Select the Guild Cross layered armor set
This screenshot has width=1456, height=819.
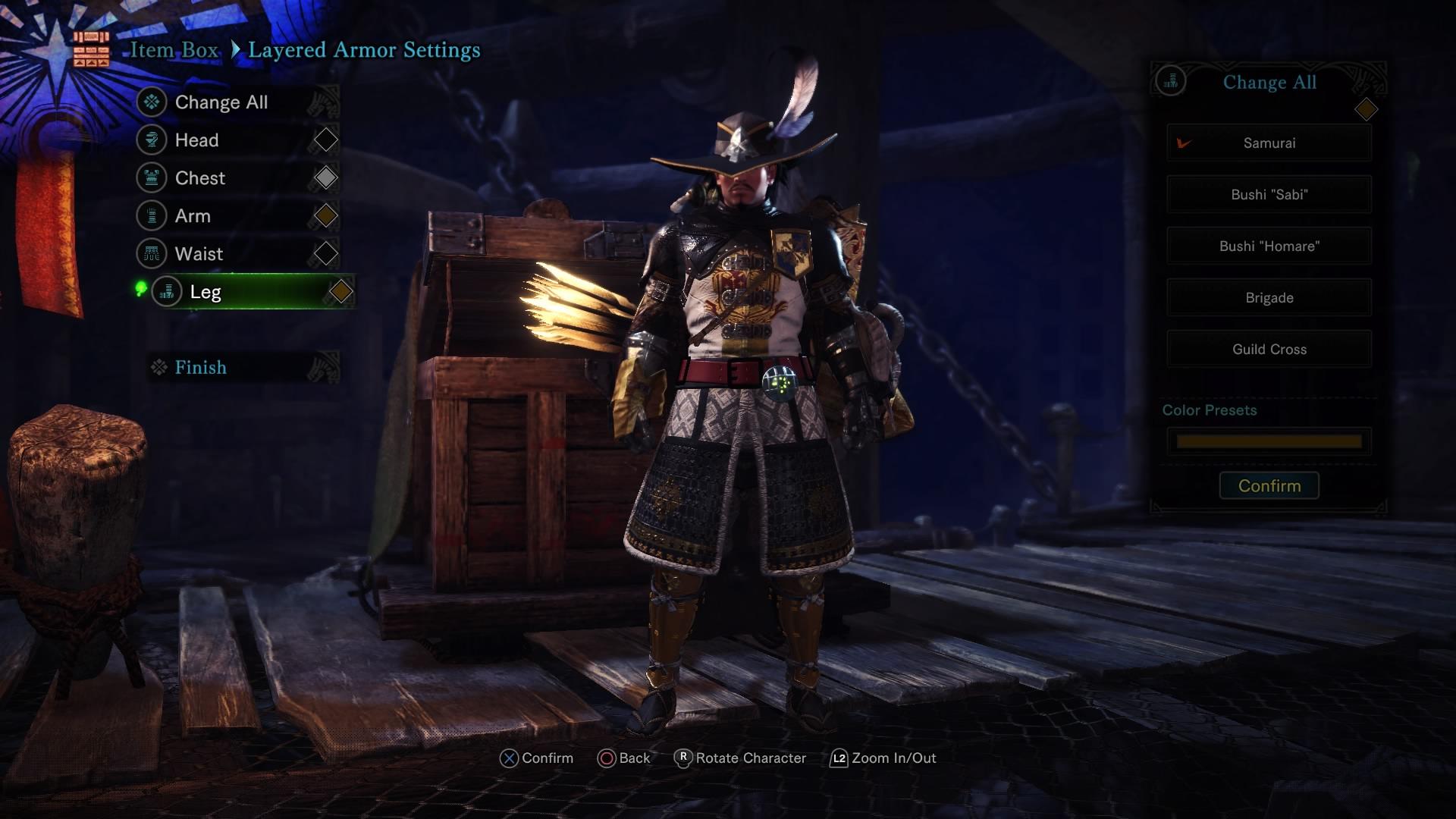[x=1269, y=349]
